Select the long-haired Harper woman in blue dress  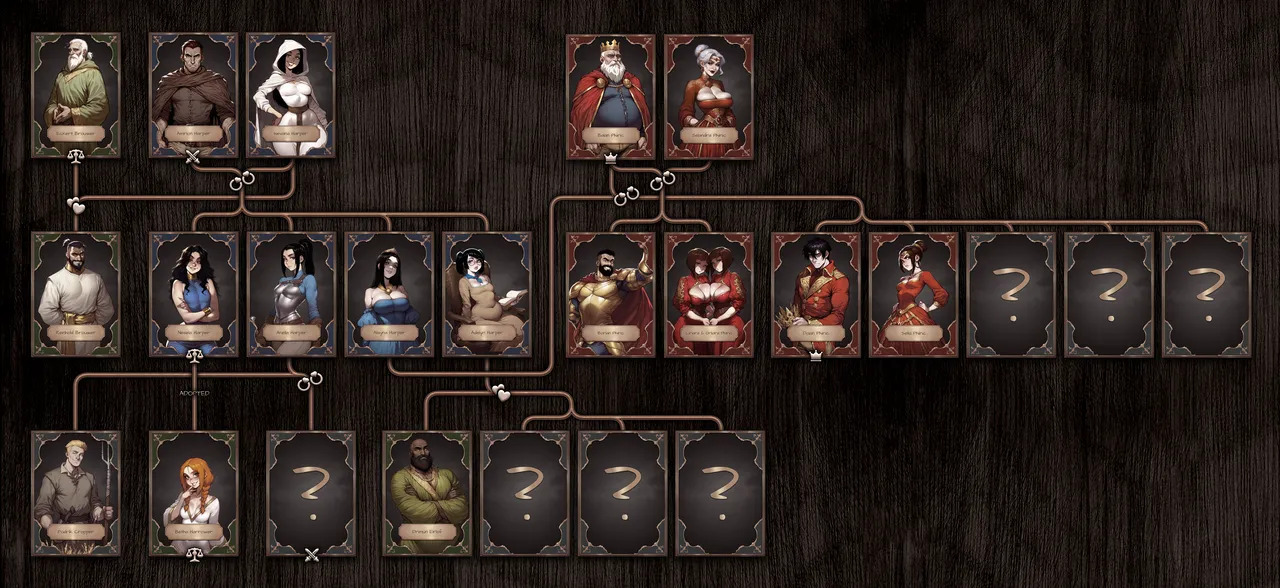coord(389,294)
